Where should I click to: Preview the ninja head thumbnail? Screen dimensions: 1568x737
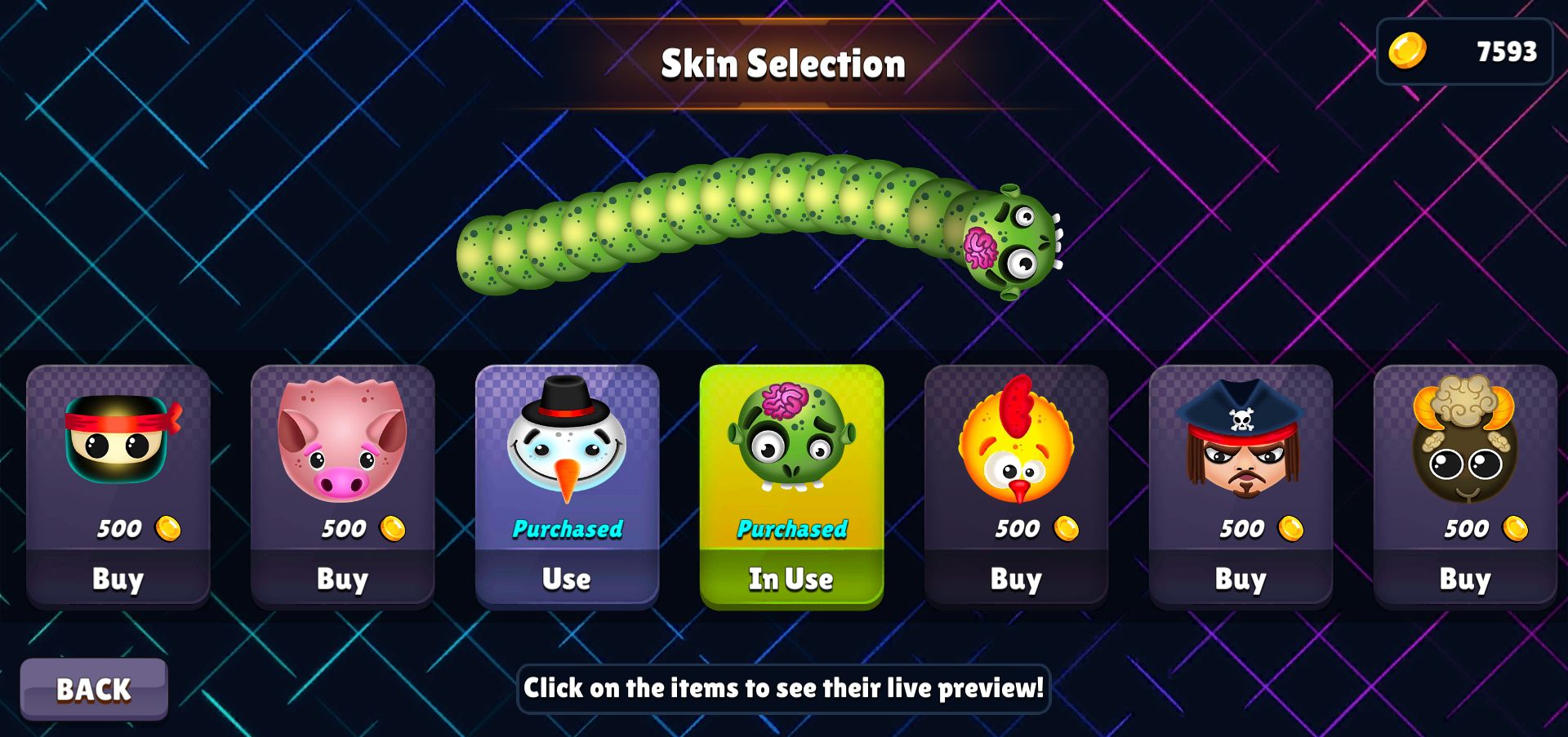point(120,441)
